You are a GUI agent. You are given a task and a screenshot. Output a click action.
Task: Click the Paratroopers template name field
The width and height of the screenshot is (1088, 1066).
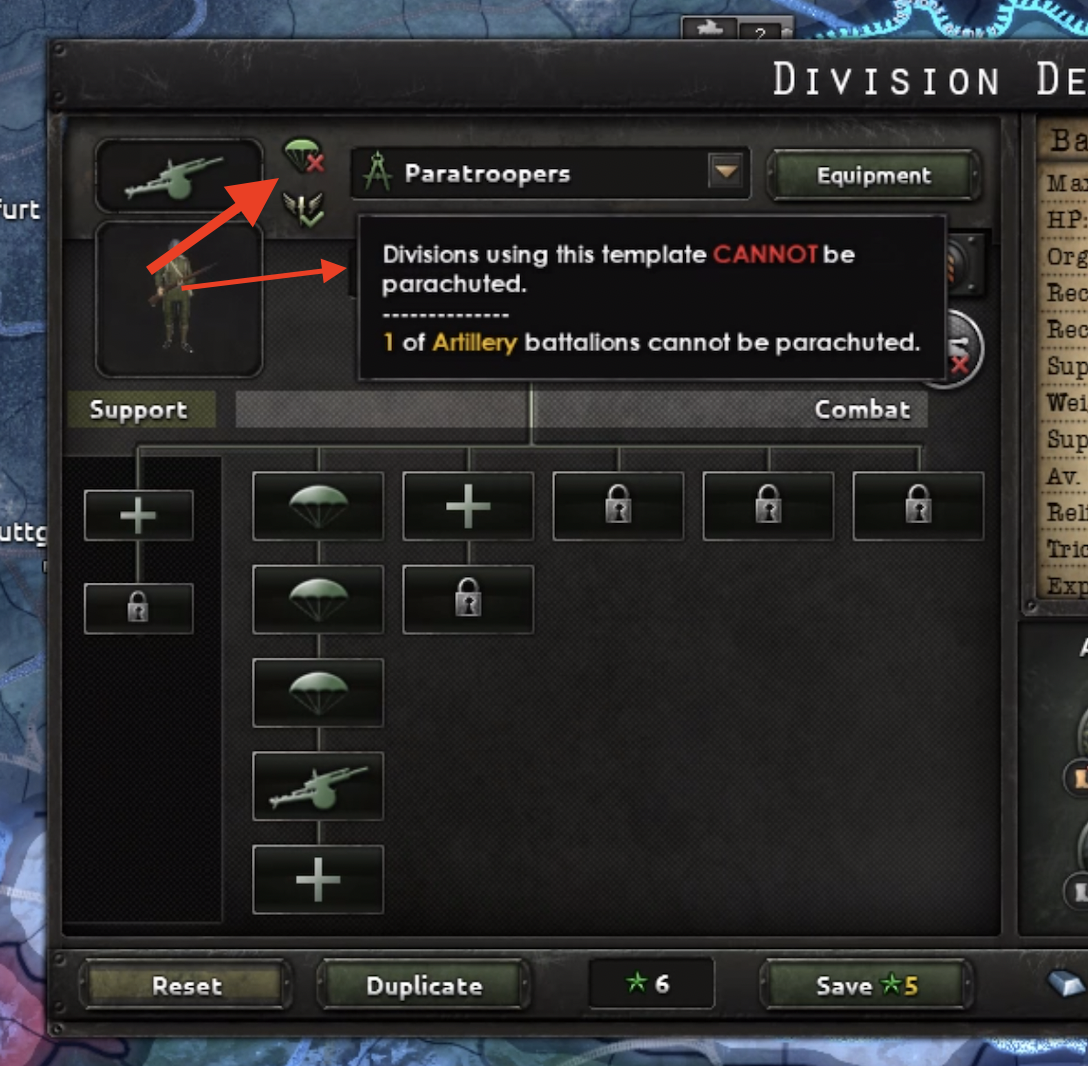pyautogui.click(x=530, y=174)
